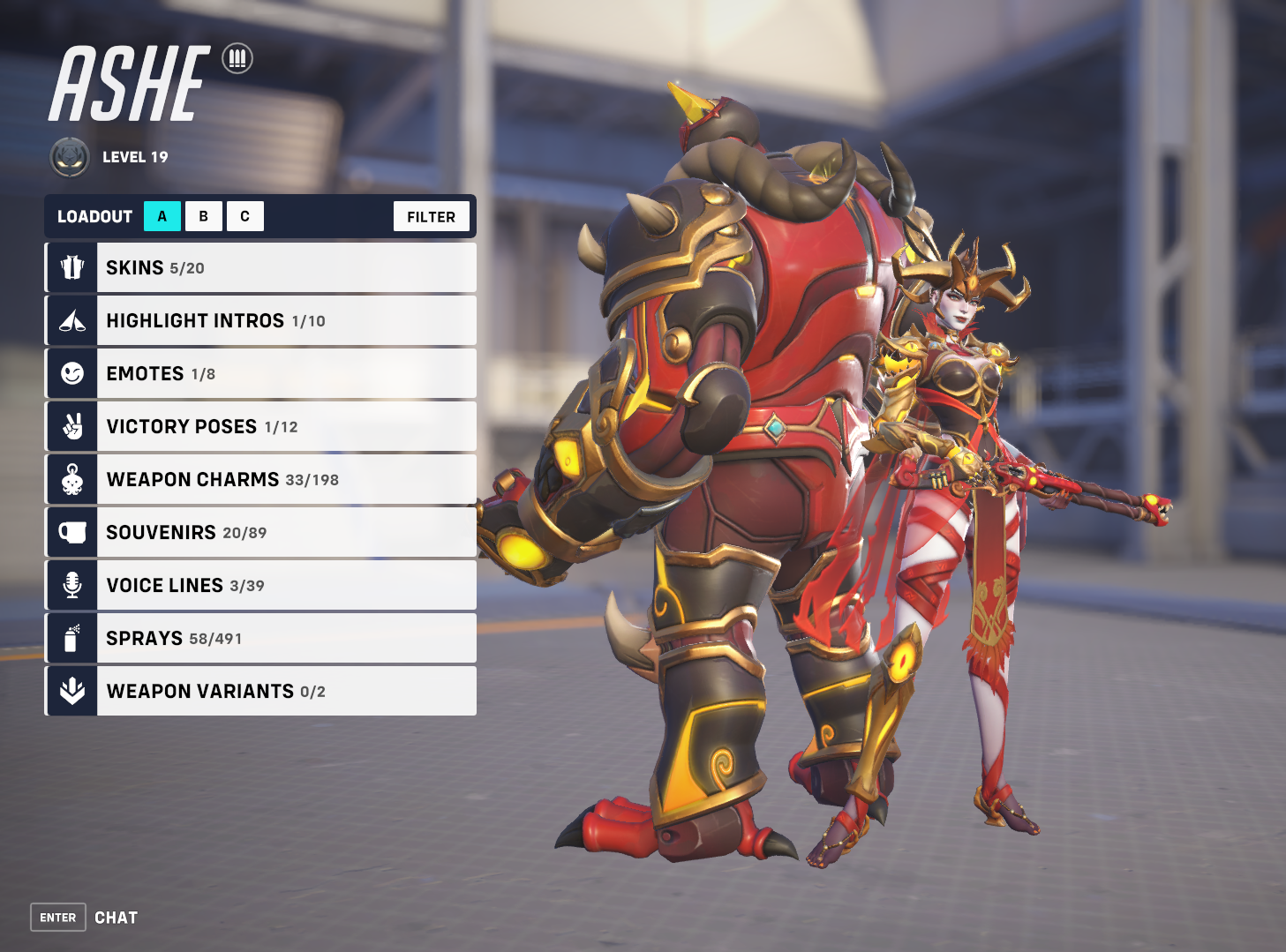Select the Emotes category

(260, 373)
